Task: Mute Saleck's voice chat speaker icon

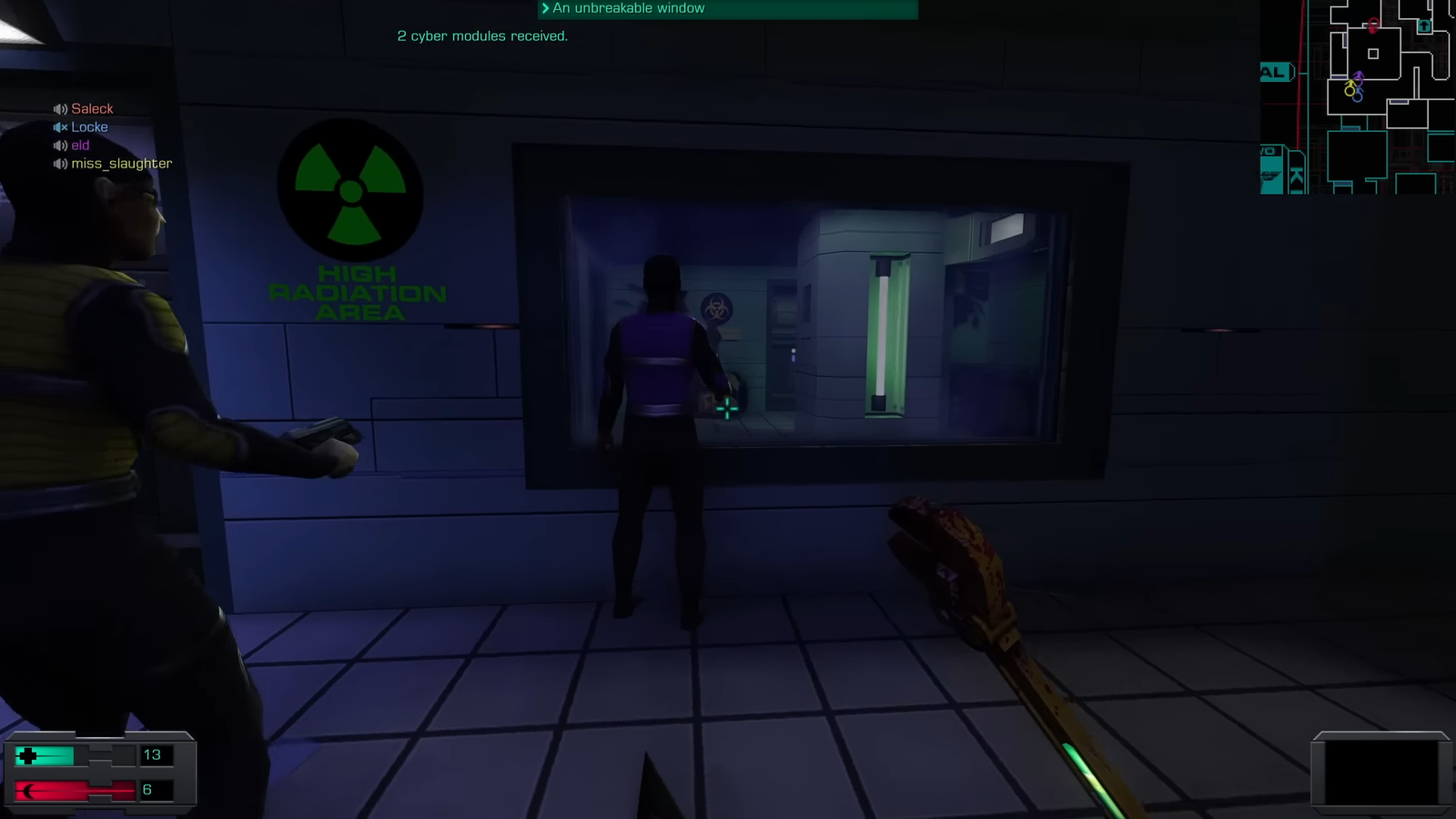Action: [x=60, y=108]
